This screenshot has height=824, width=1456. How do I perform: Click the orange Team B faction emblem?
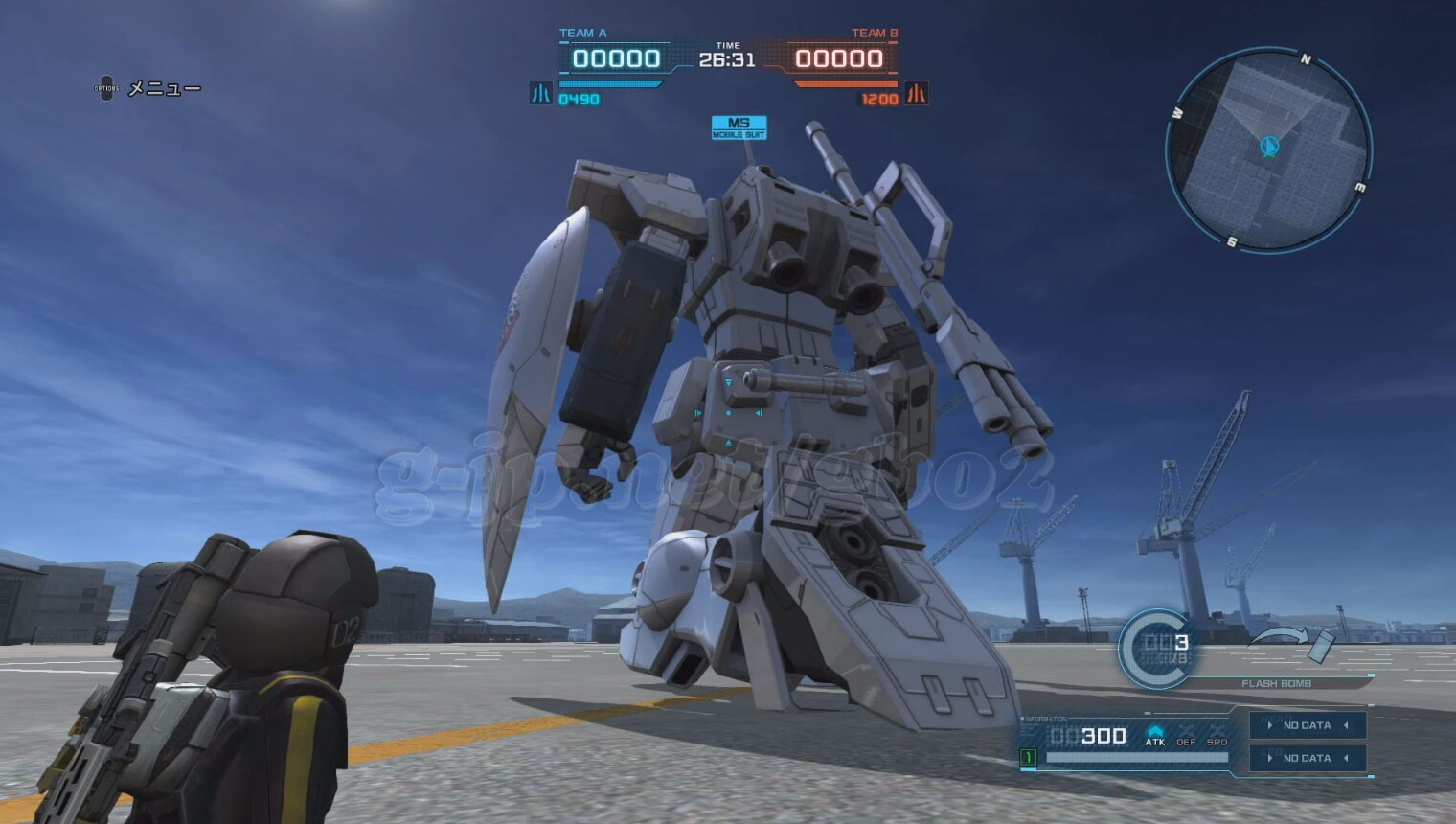click(x=917, y=93)
